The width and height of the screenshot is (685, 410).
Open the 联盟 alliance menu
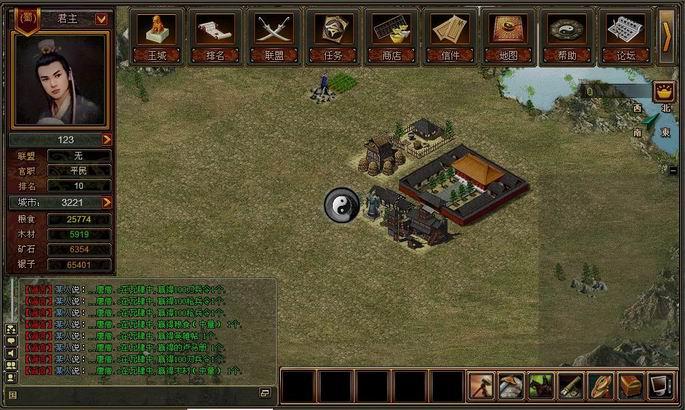click(271, 36)
